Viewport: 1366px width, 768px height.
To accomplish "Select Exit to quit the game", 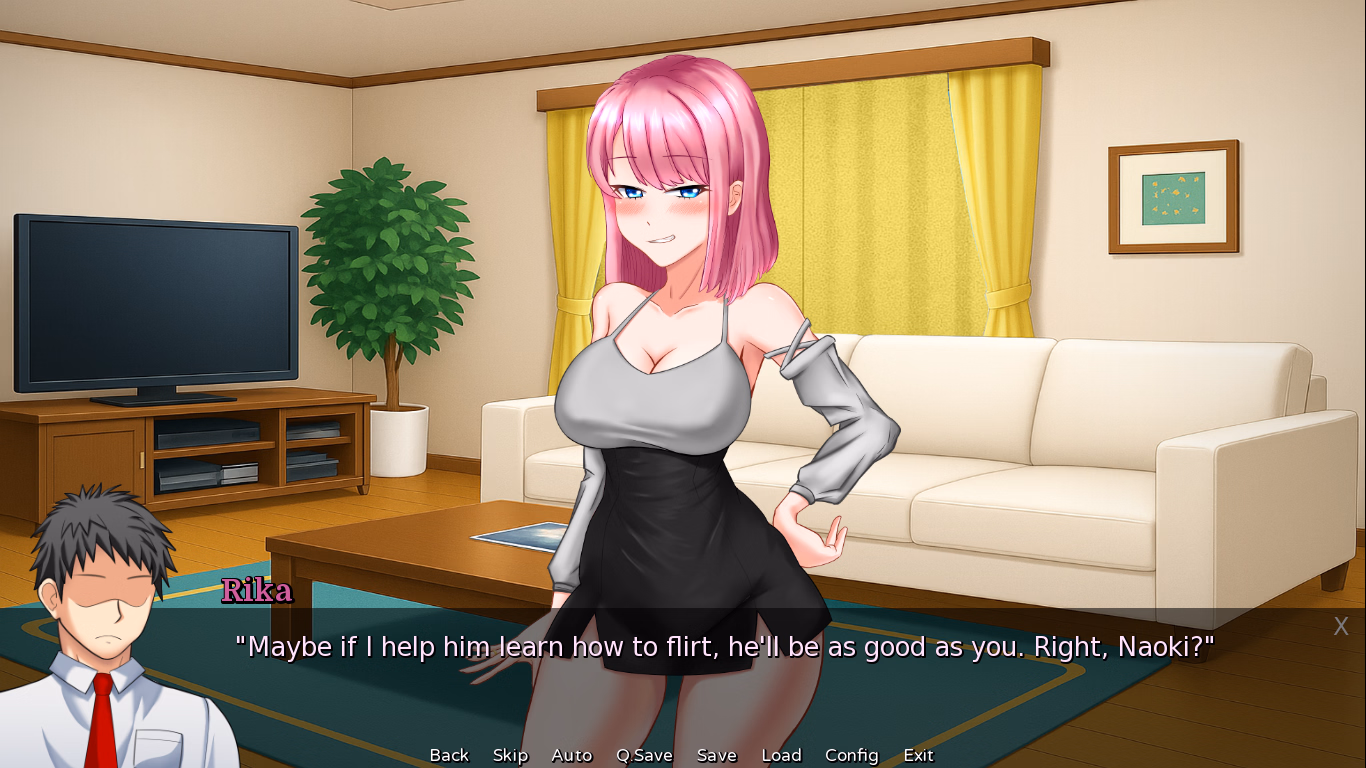I will click(x=917, y=755).
